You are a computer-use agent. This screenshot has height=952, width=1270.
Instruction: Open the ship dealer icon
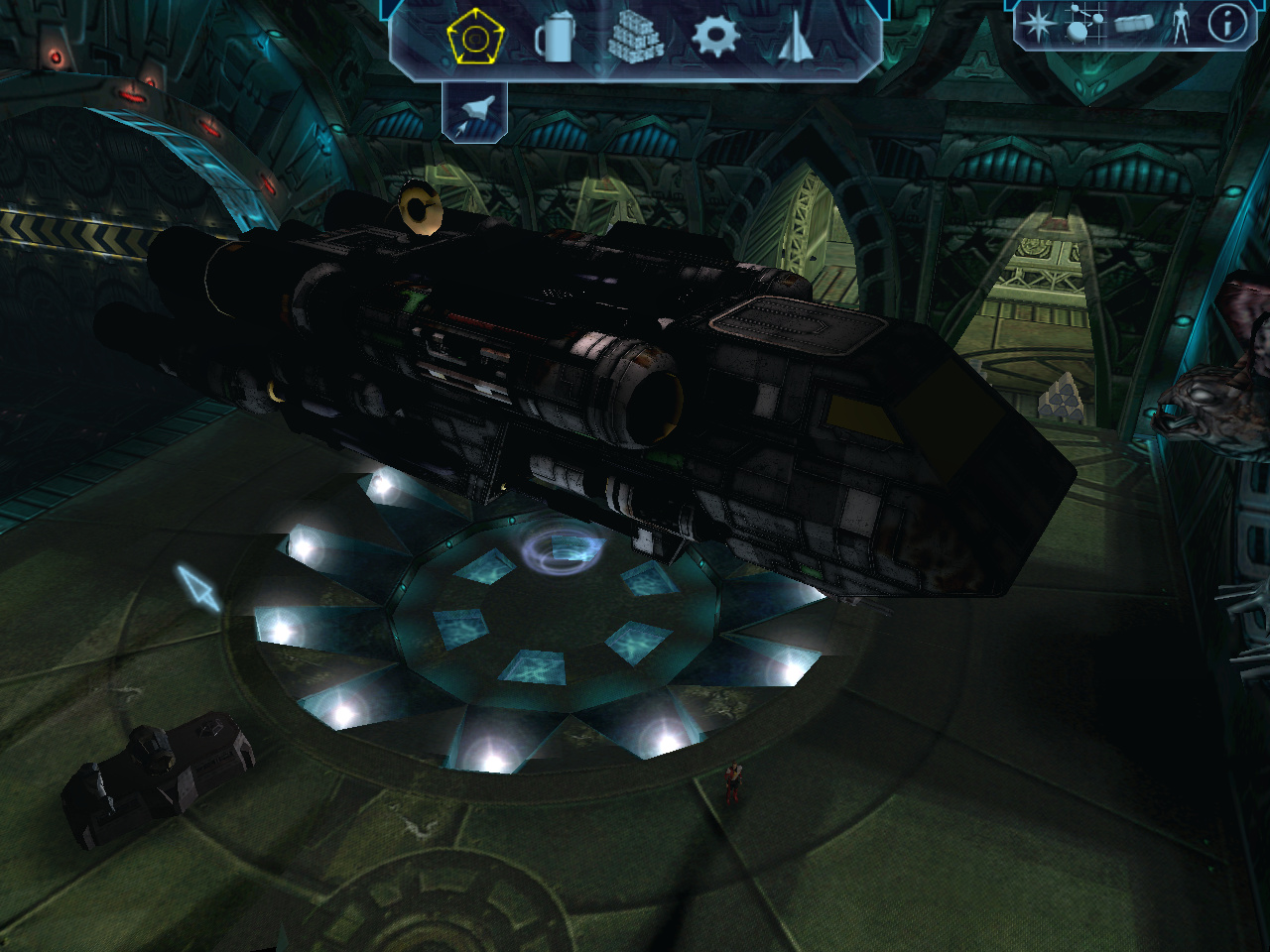pos(796,40)
